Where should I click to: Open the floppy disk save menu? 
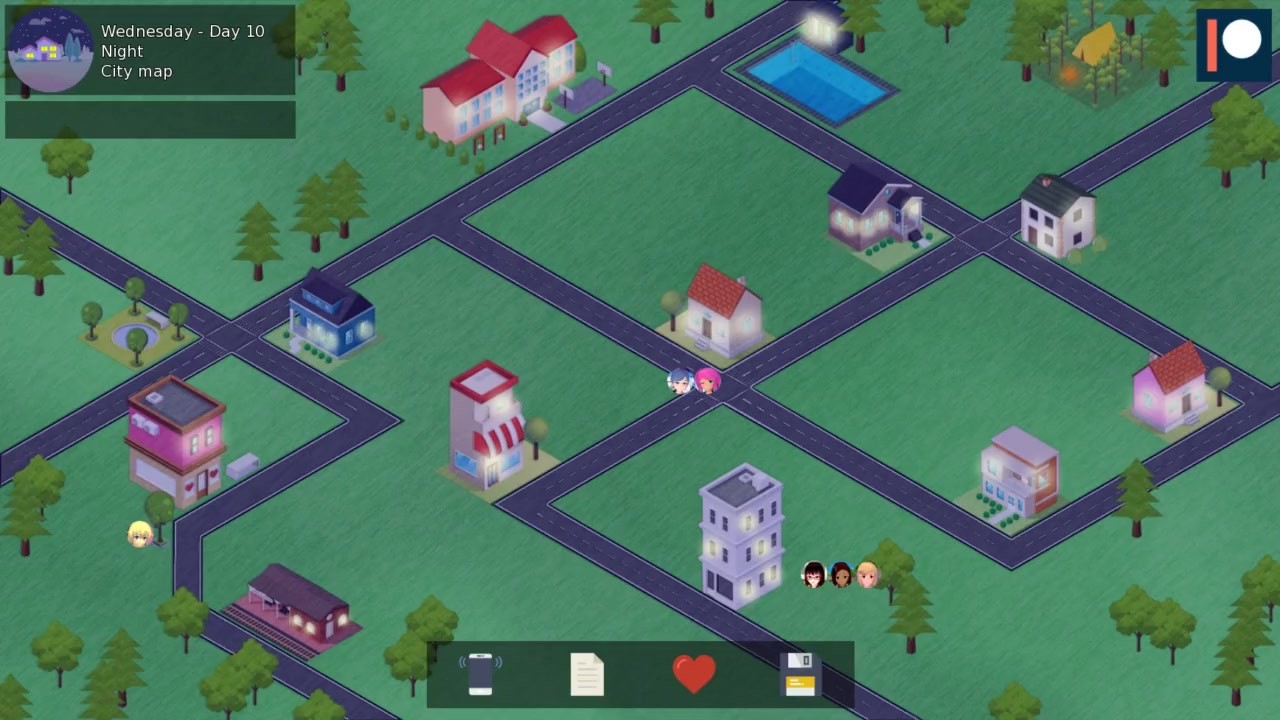click(x=800, y=674)
